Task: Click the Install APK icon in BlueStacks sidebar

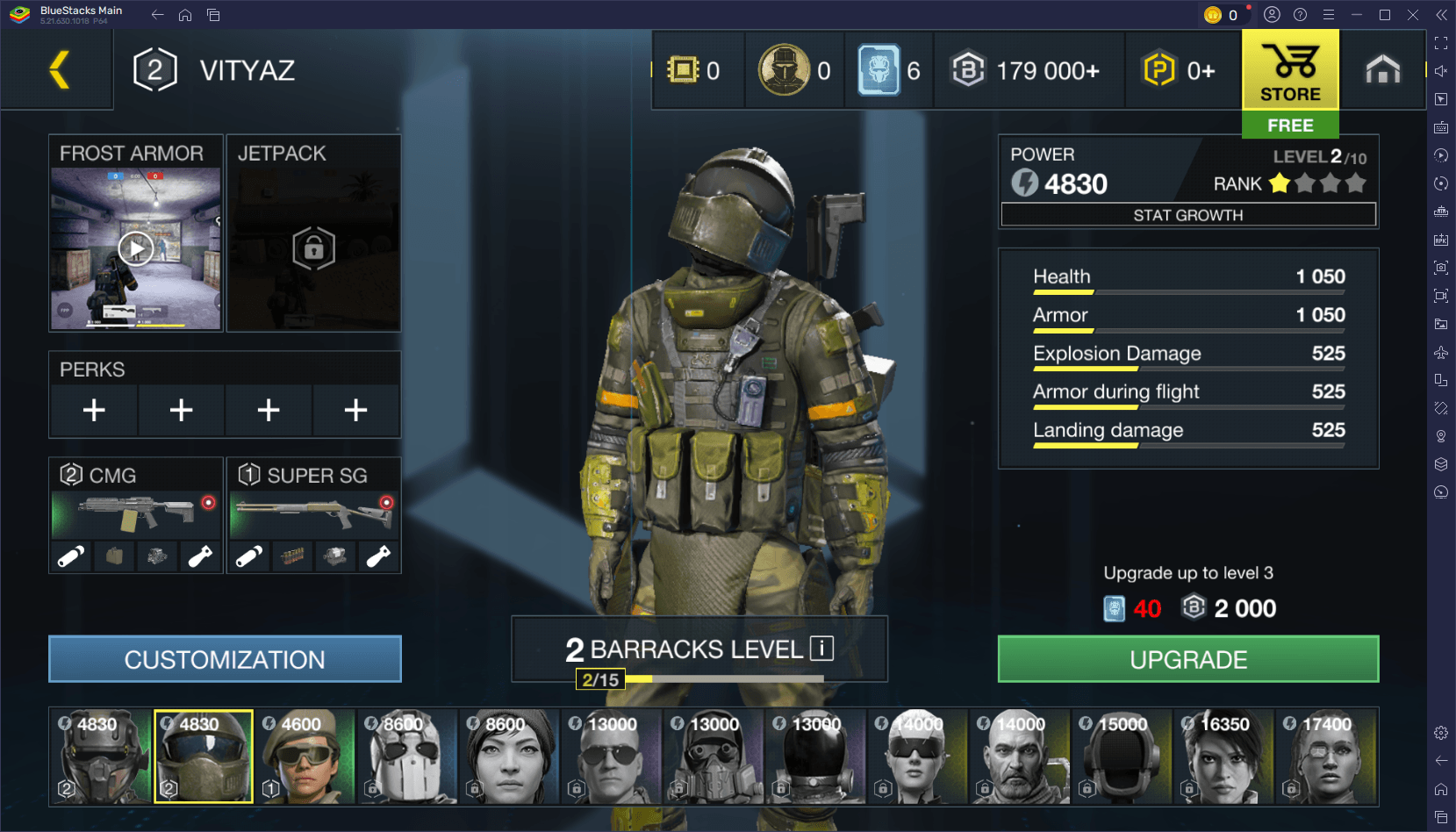Action: click(x=1440, y=239)
